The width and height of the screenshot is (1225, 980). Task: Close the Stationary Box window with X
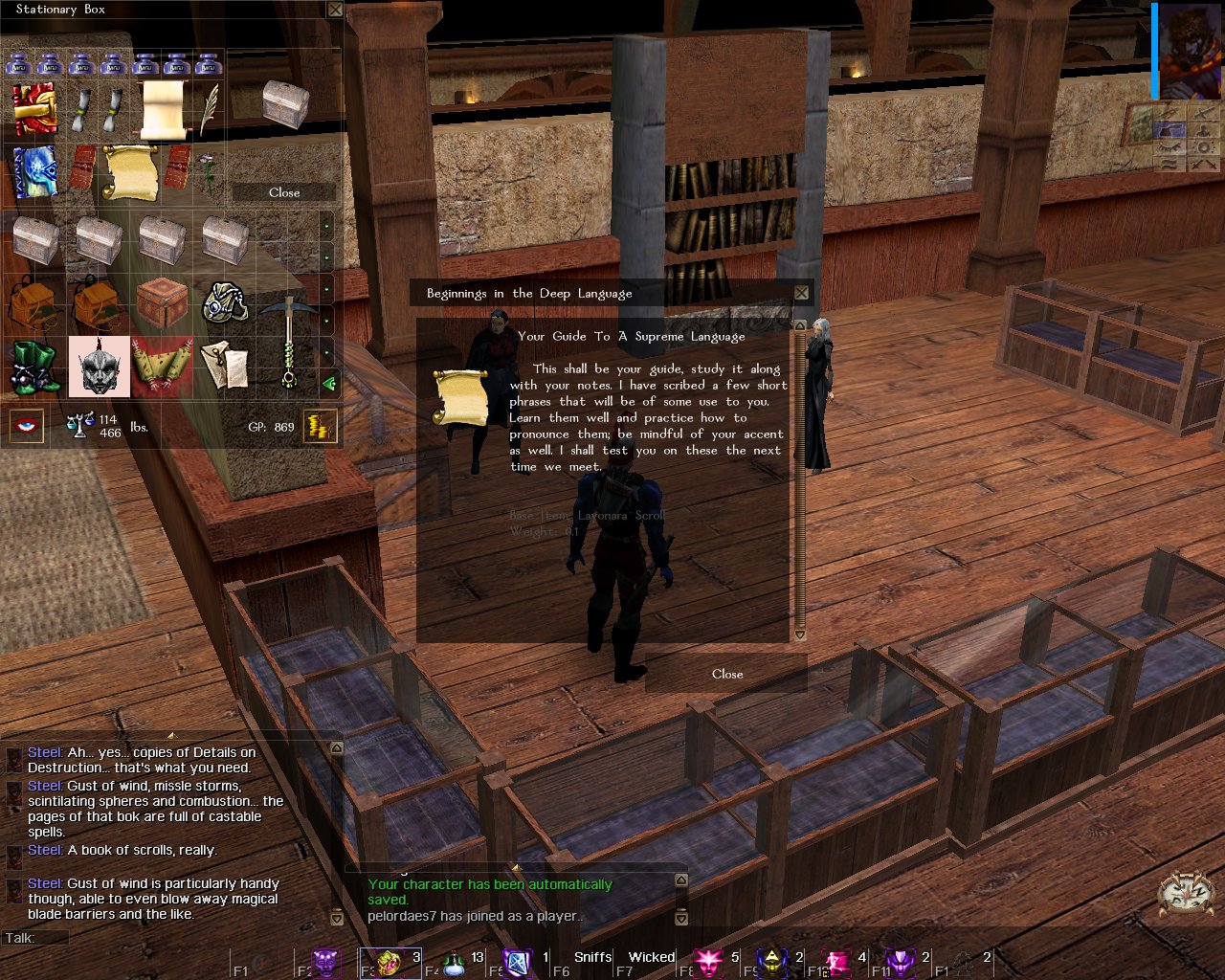[335, 10]
